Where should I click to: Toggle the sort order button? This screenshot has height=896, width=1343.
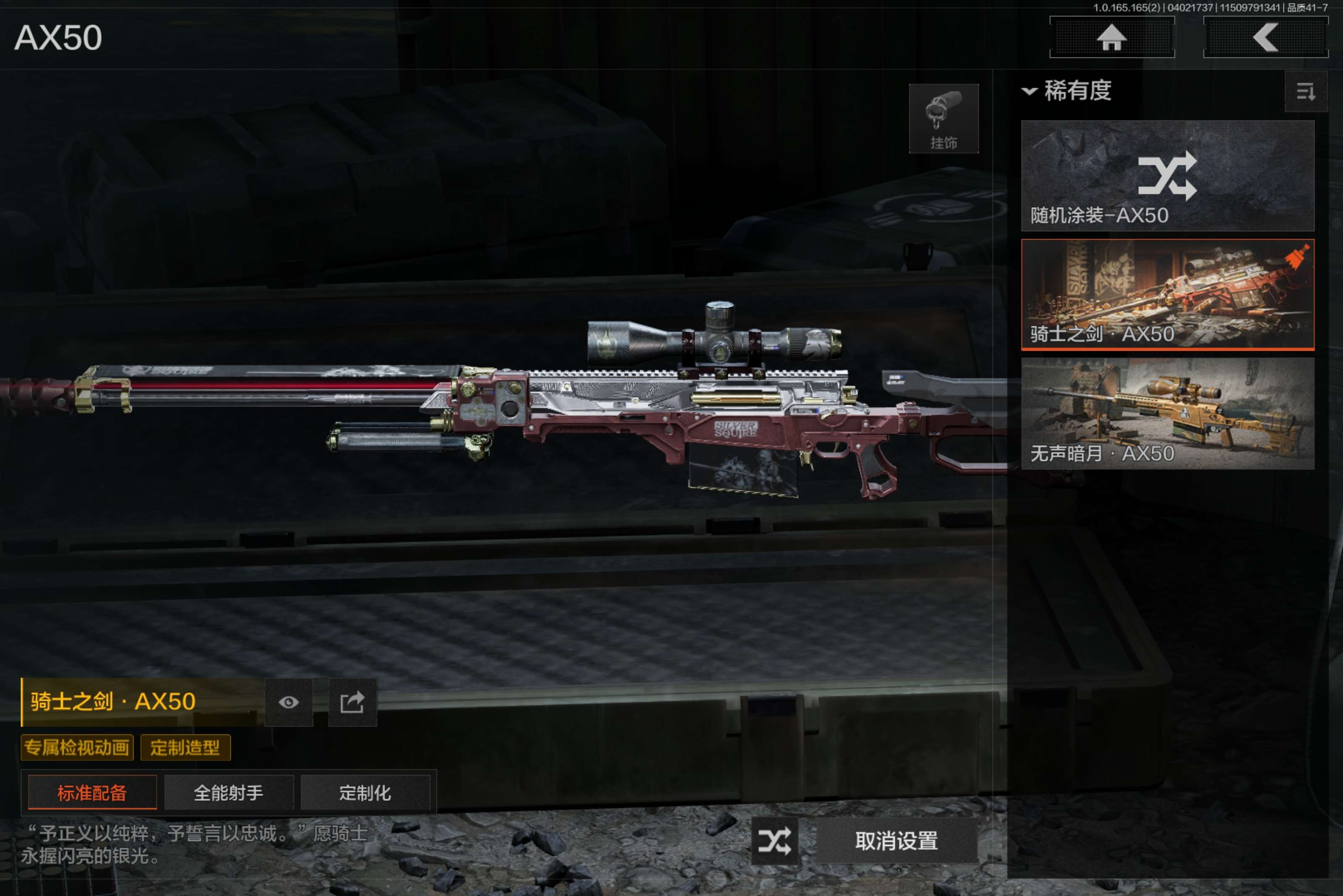point(1305,91)
